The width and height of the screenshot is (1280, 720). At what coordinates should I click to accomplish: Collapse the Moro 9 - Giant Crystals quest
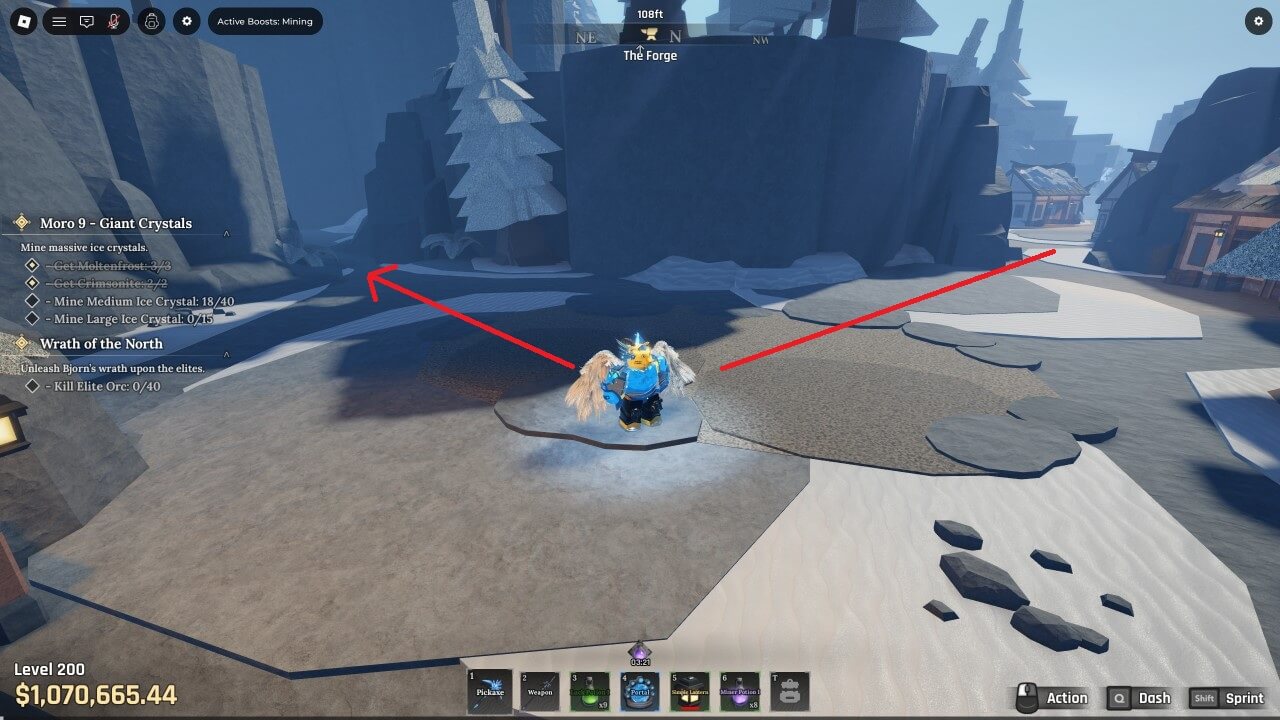coord(227,234)
